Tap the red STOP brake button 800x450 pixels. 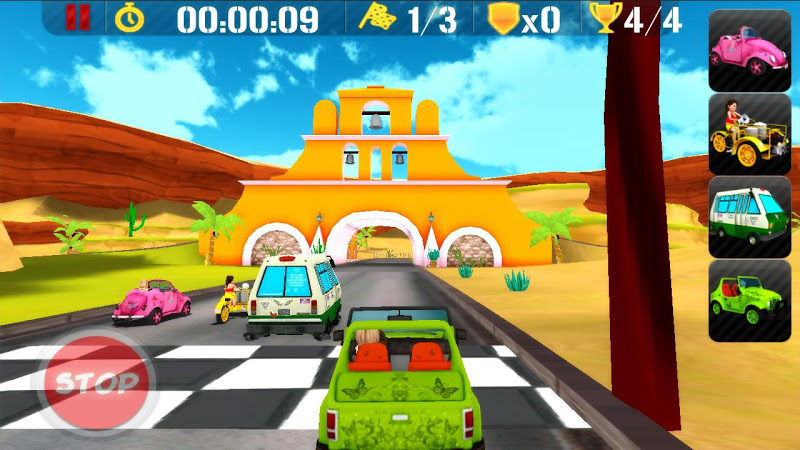pos(97,382)
